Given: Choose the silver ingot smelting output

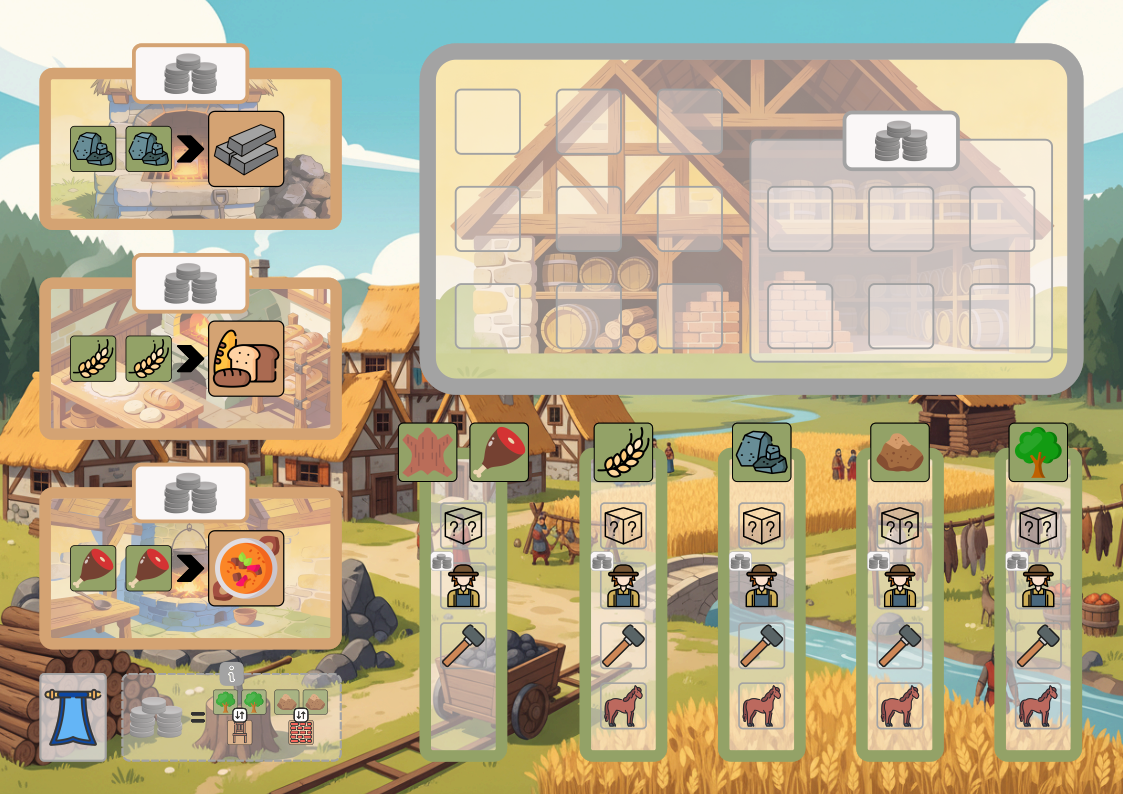Looking at the screenshot, I should click(246, 149).
